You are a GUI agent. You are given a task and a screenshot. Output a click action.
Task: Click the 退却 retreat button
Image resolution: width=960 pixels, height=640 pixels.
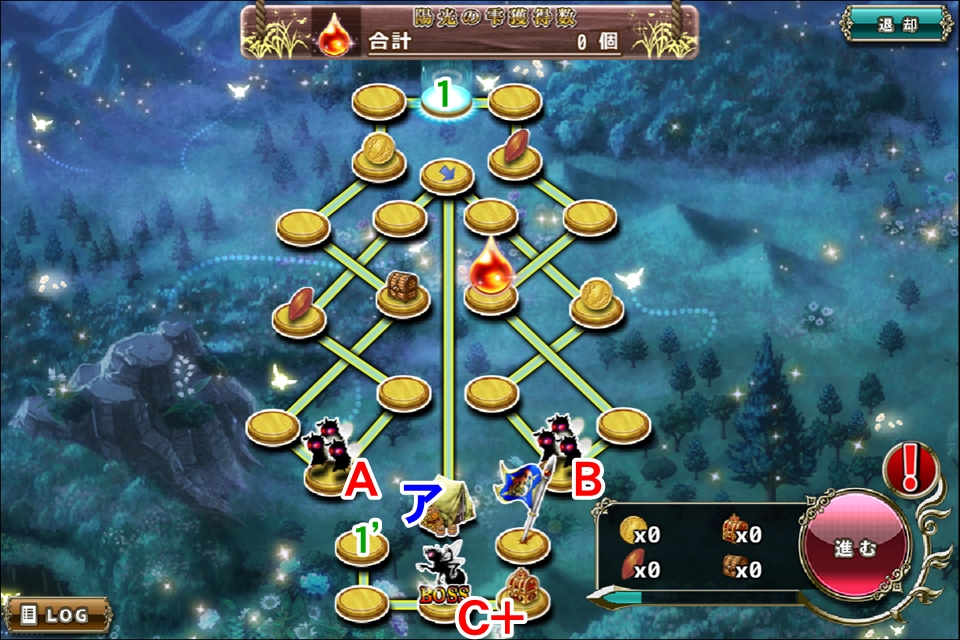pyautogui.click(x=898, y=24)
